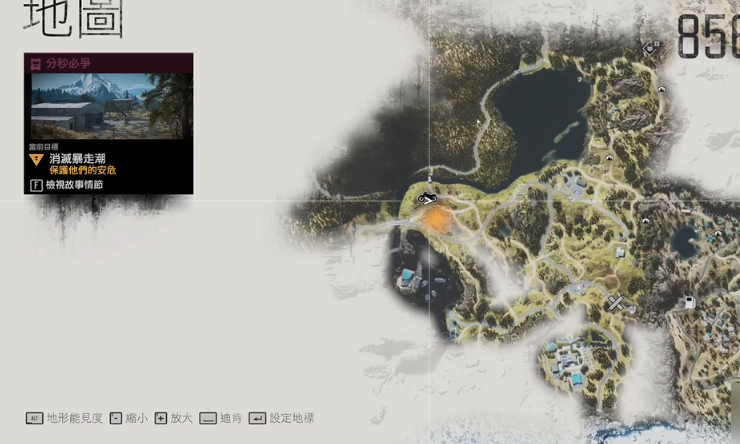Select the 消滅暴走潮 current objective
This screenshot has height=444, width=740.
click(81, 158)
